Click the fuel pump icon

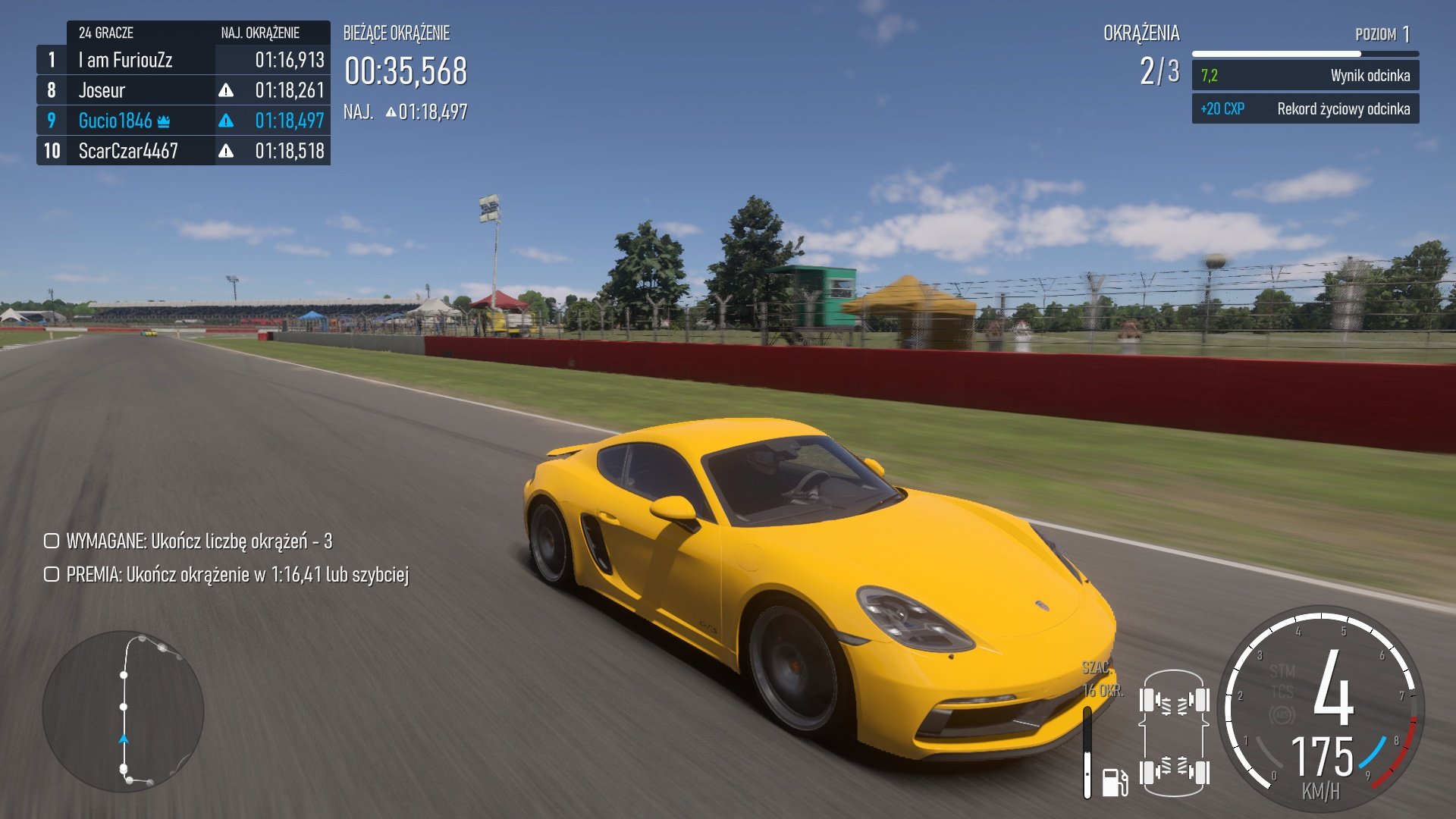point(1114,782)
